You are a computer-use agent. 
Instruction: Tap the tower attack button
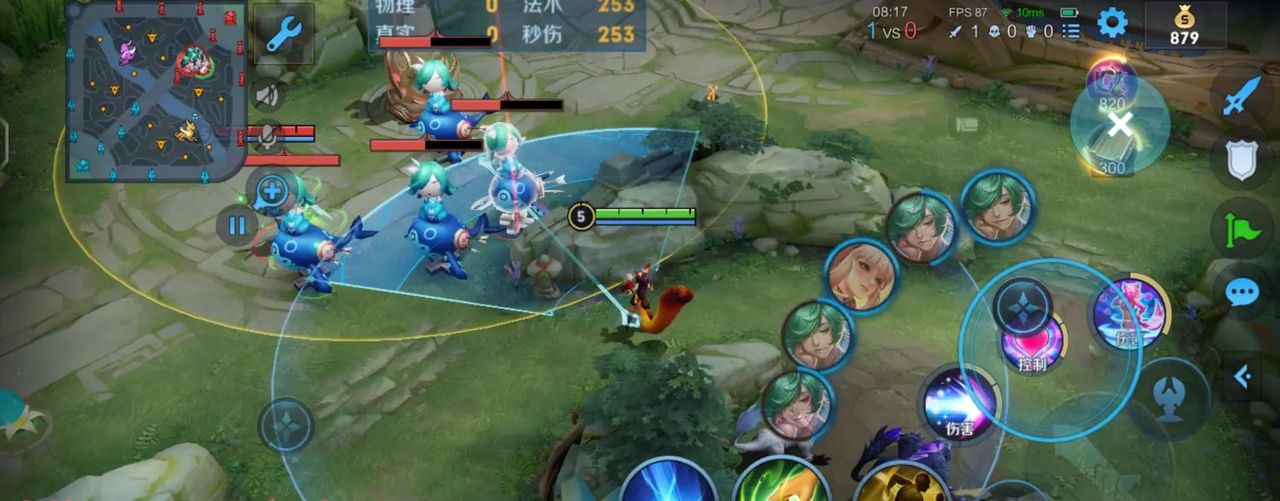click(x=1169, y=399)
